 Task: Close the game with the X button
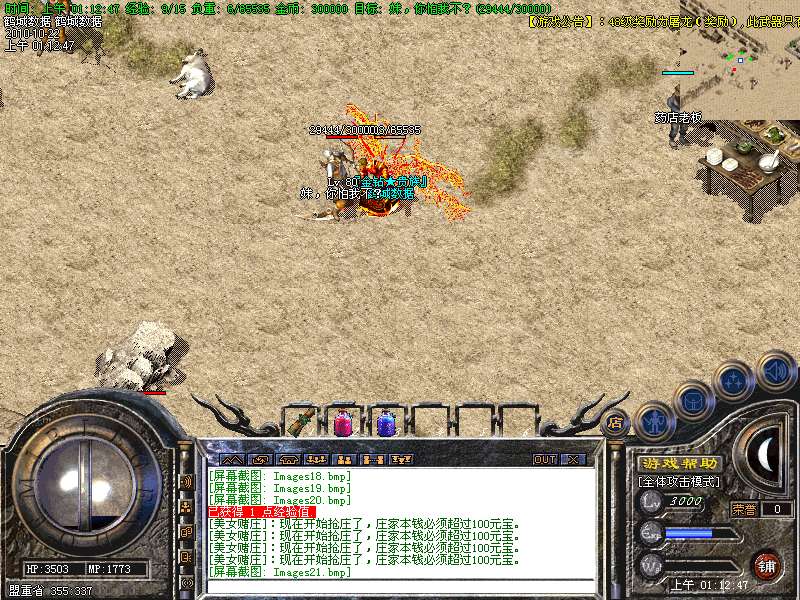coord(573,459)
